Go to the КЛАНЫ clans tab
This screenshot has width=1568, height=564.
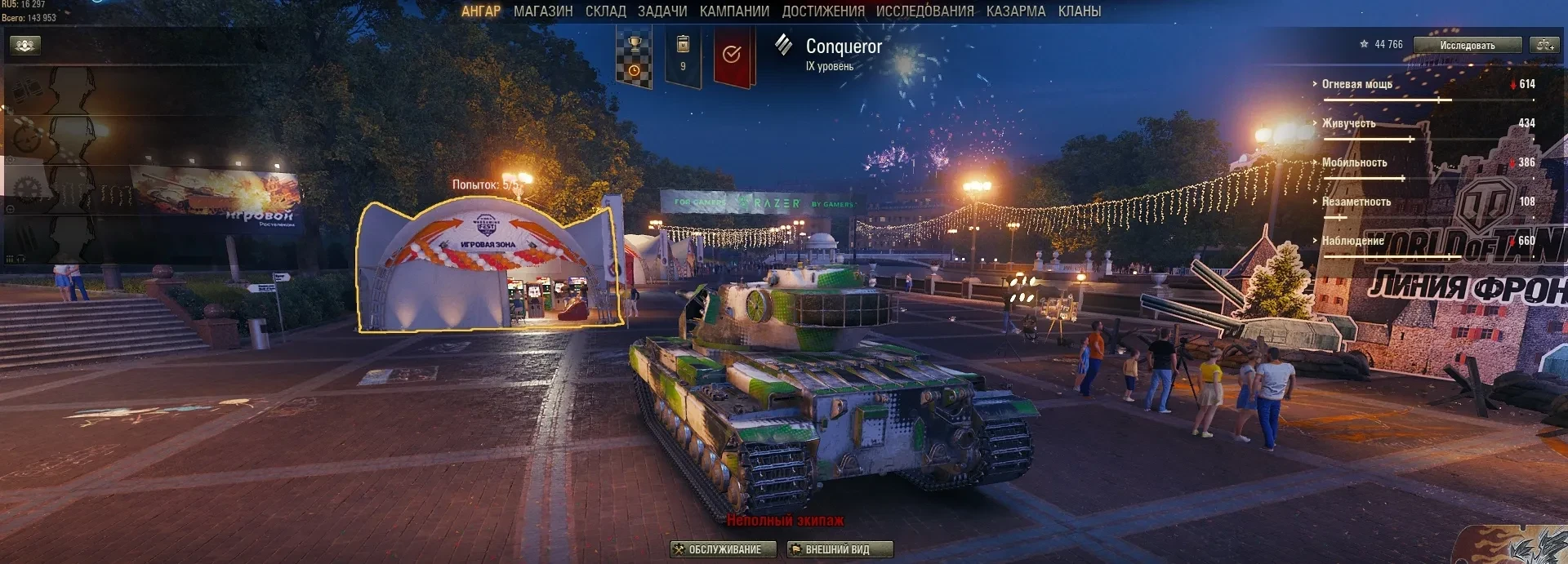click(1080, 11)
